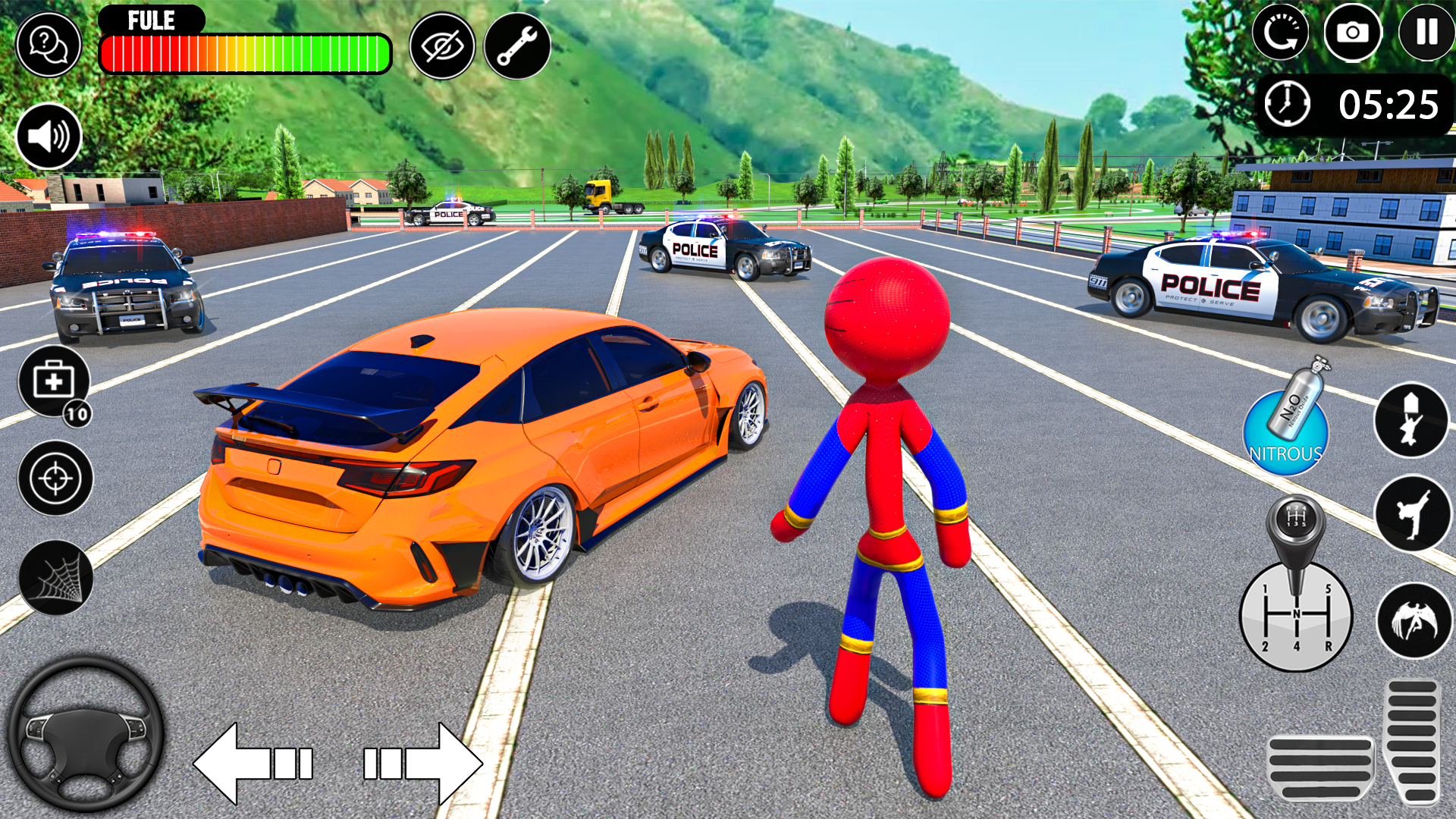The width and height of the screenshot is (1456, 819).
Task: Open the wrench repair button
Action: [517, 46]
